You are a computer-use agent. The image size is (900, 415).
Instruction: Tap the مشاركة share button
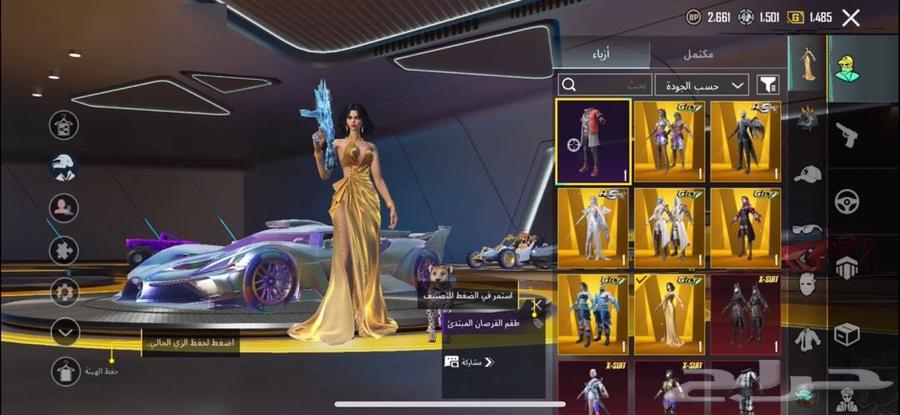(x=471, y=361)
